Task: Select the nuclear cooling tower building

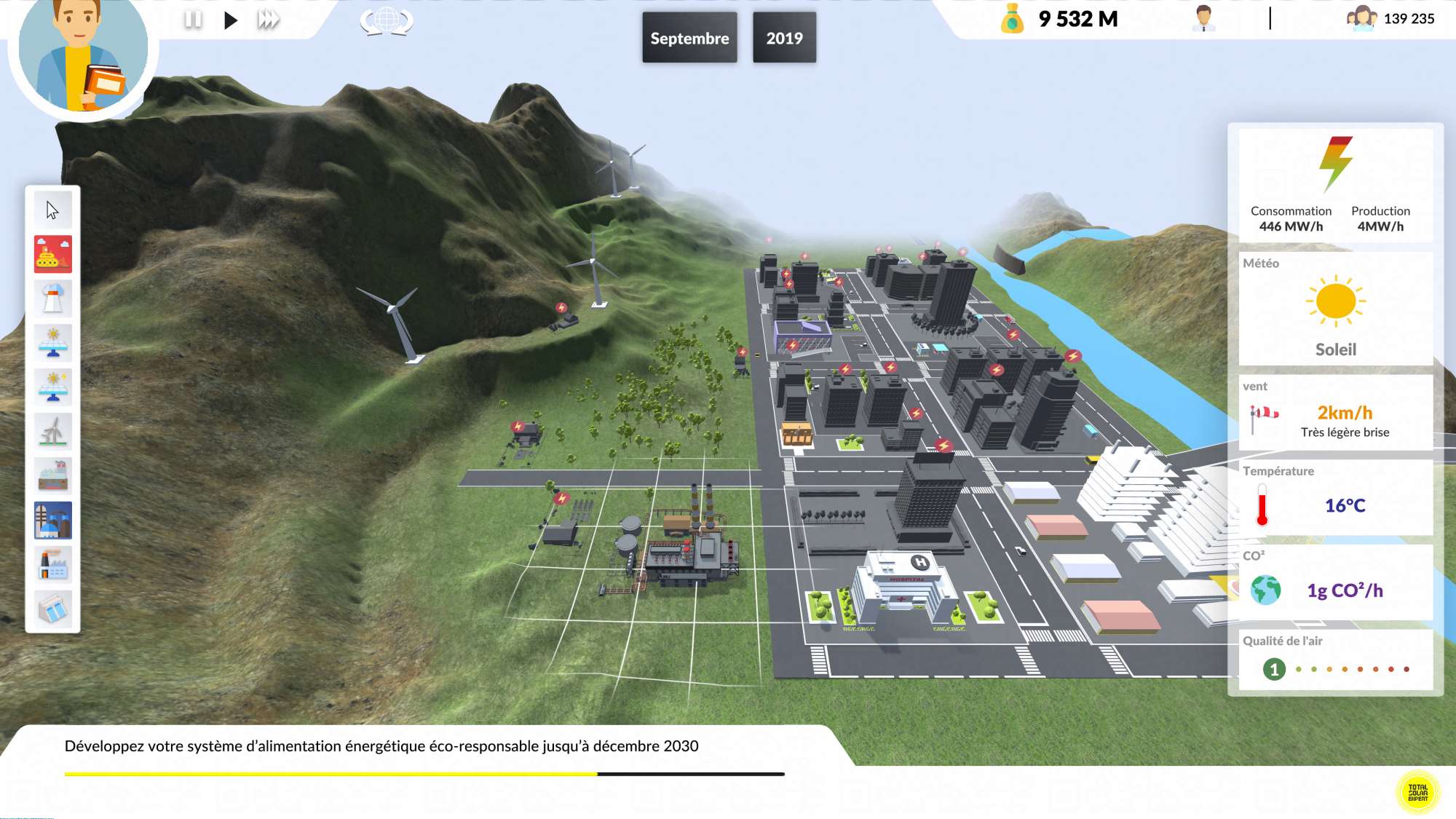Action: point(52,298)
